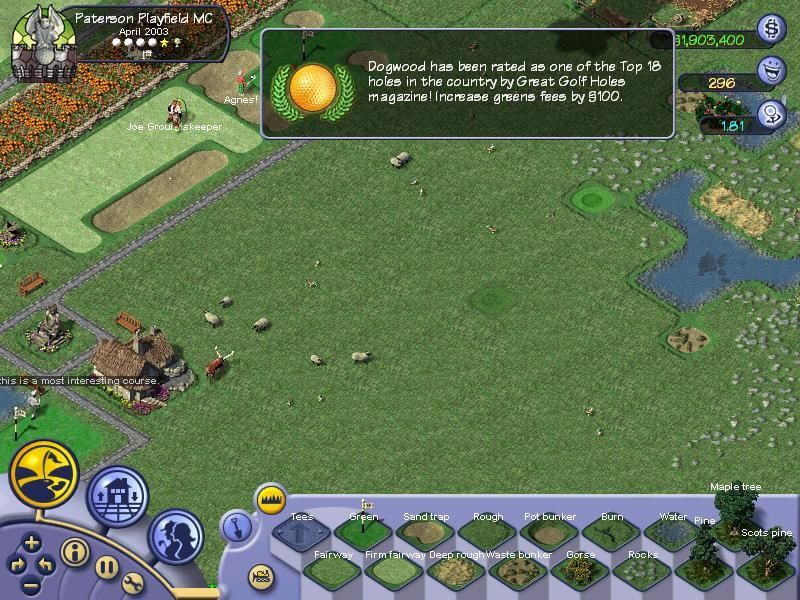Select the Fairway tile
The image size is (800, 600).
pos(332,572)
